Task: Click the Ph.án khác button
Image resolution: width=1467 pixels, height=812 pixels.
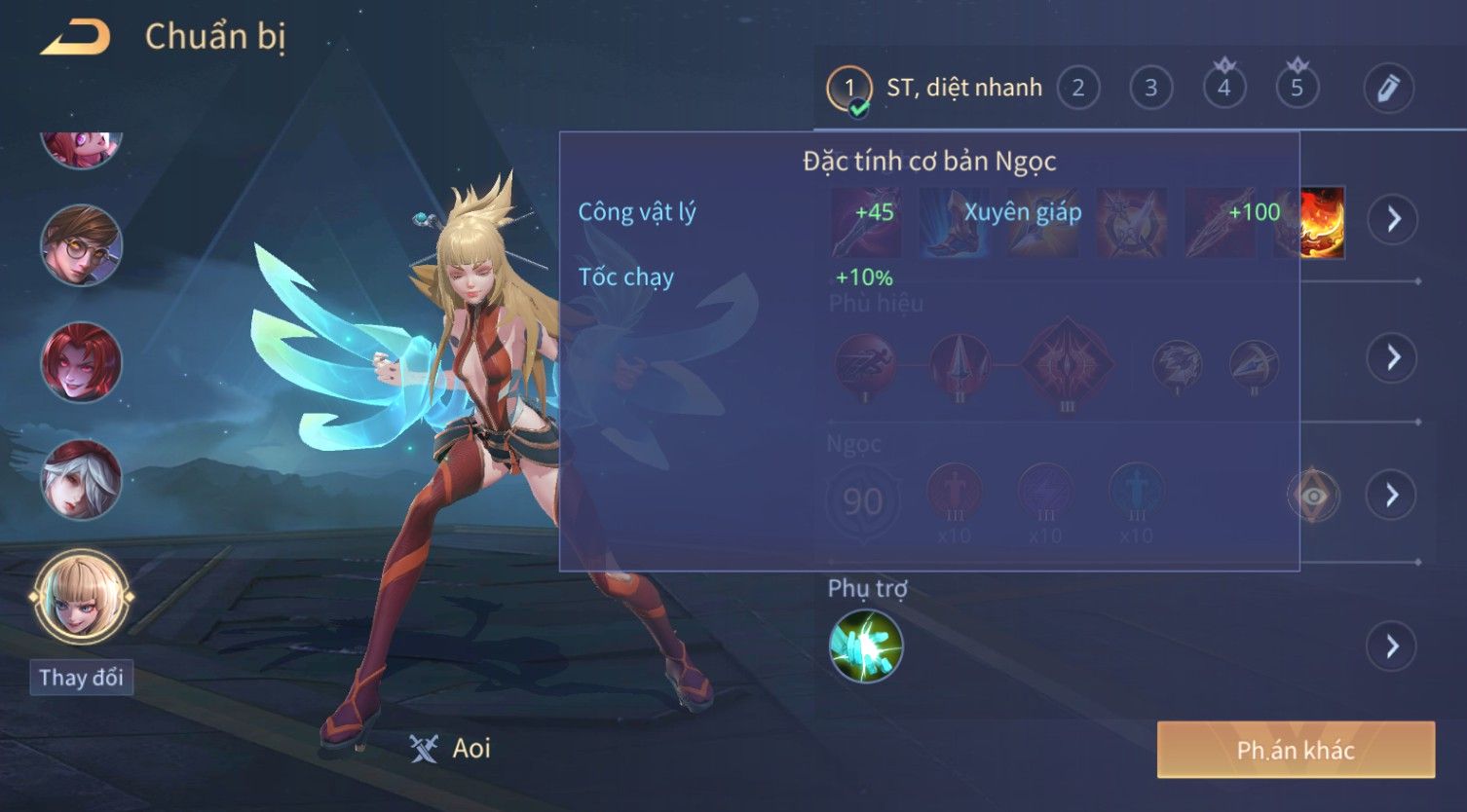Action: pos(1296,750)
